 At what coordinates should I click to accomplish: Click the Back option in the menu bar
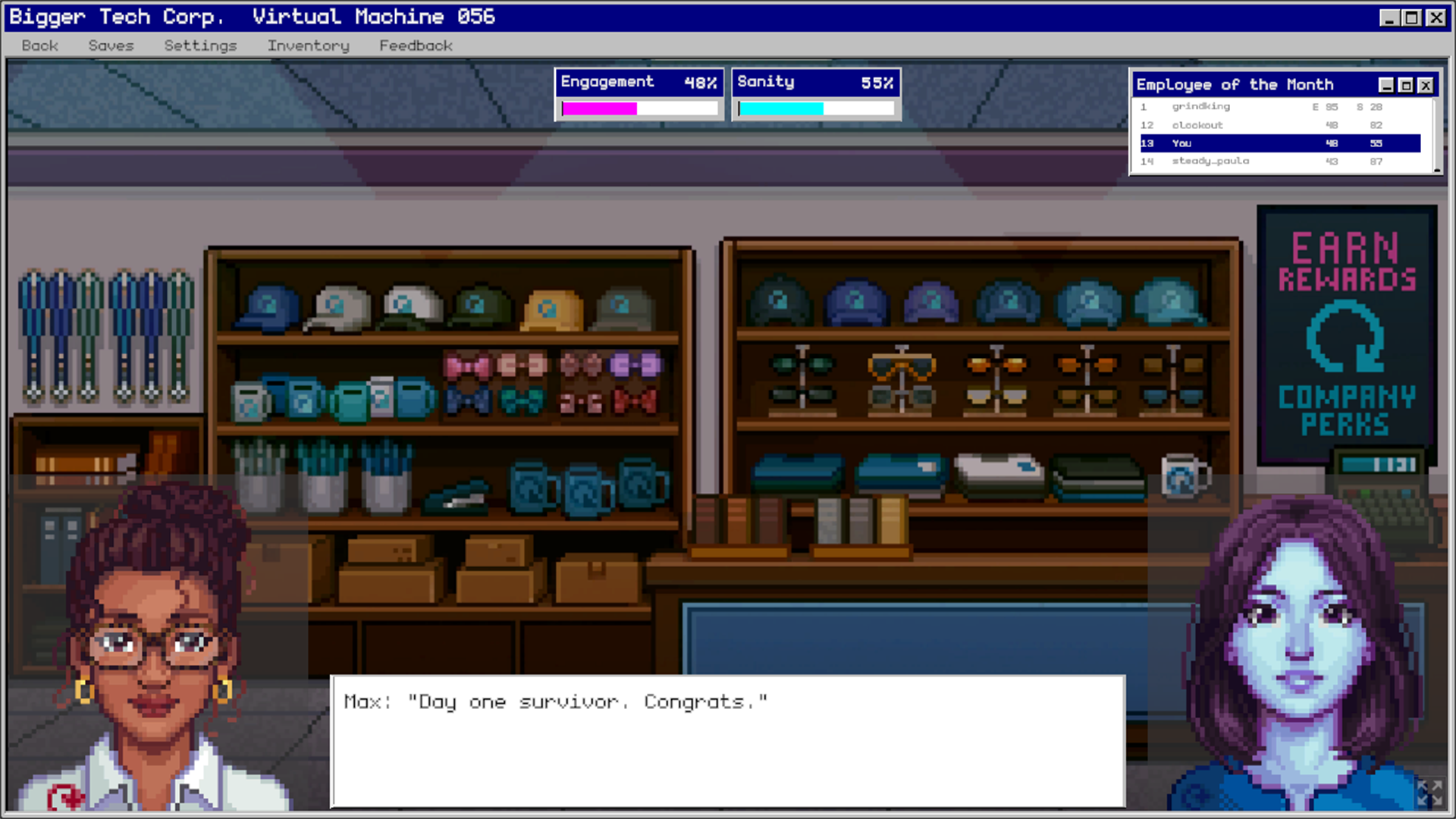pyautogui.click(x=39, y=45)
